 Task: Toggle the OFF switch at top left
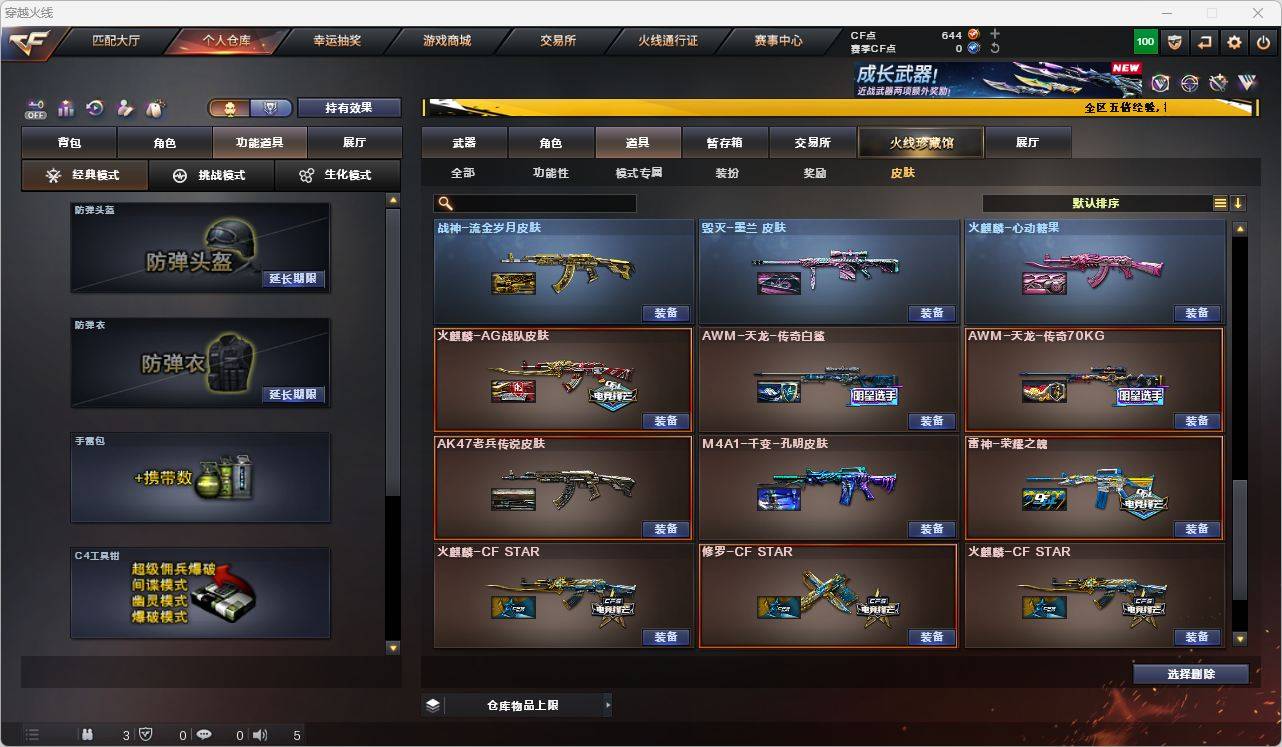point(34,108)
